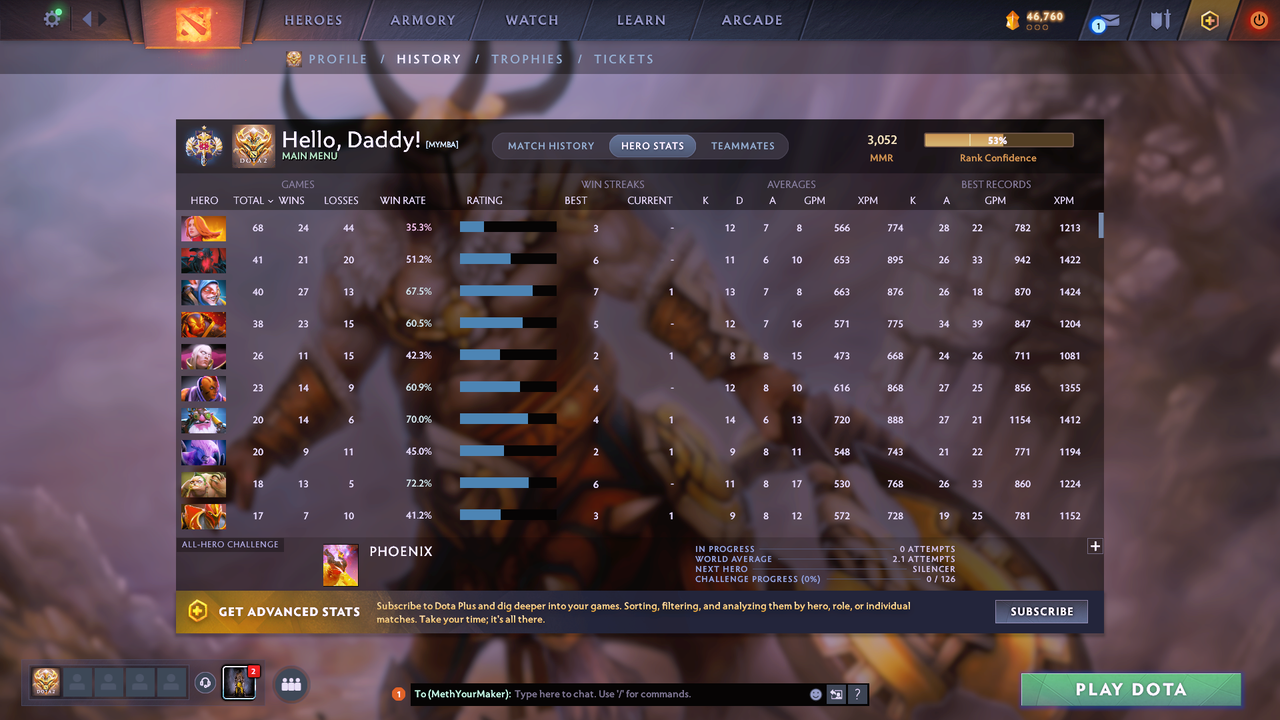This screenshot has width=1280, height=720.
Task: Open the TROPHIES section
Action: (x=527, y=59)
